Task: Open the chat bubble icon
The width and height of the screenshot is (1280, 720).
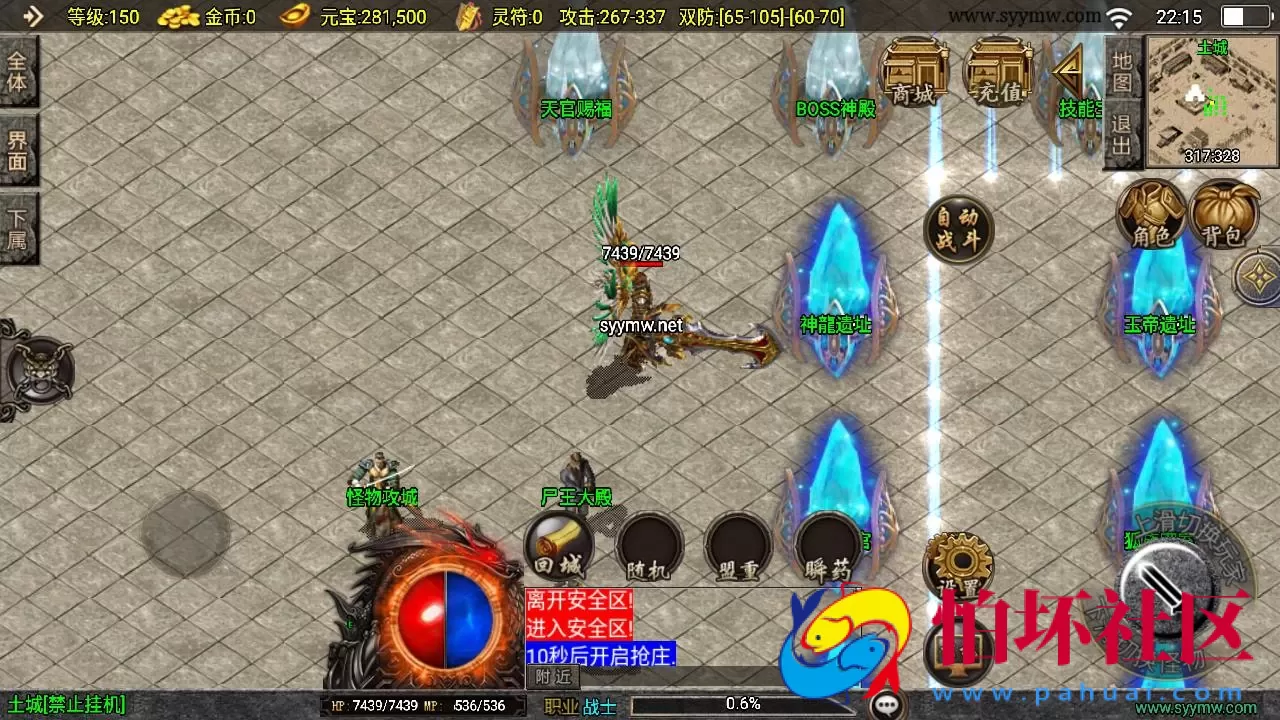Action: pos(886,704)
